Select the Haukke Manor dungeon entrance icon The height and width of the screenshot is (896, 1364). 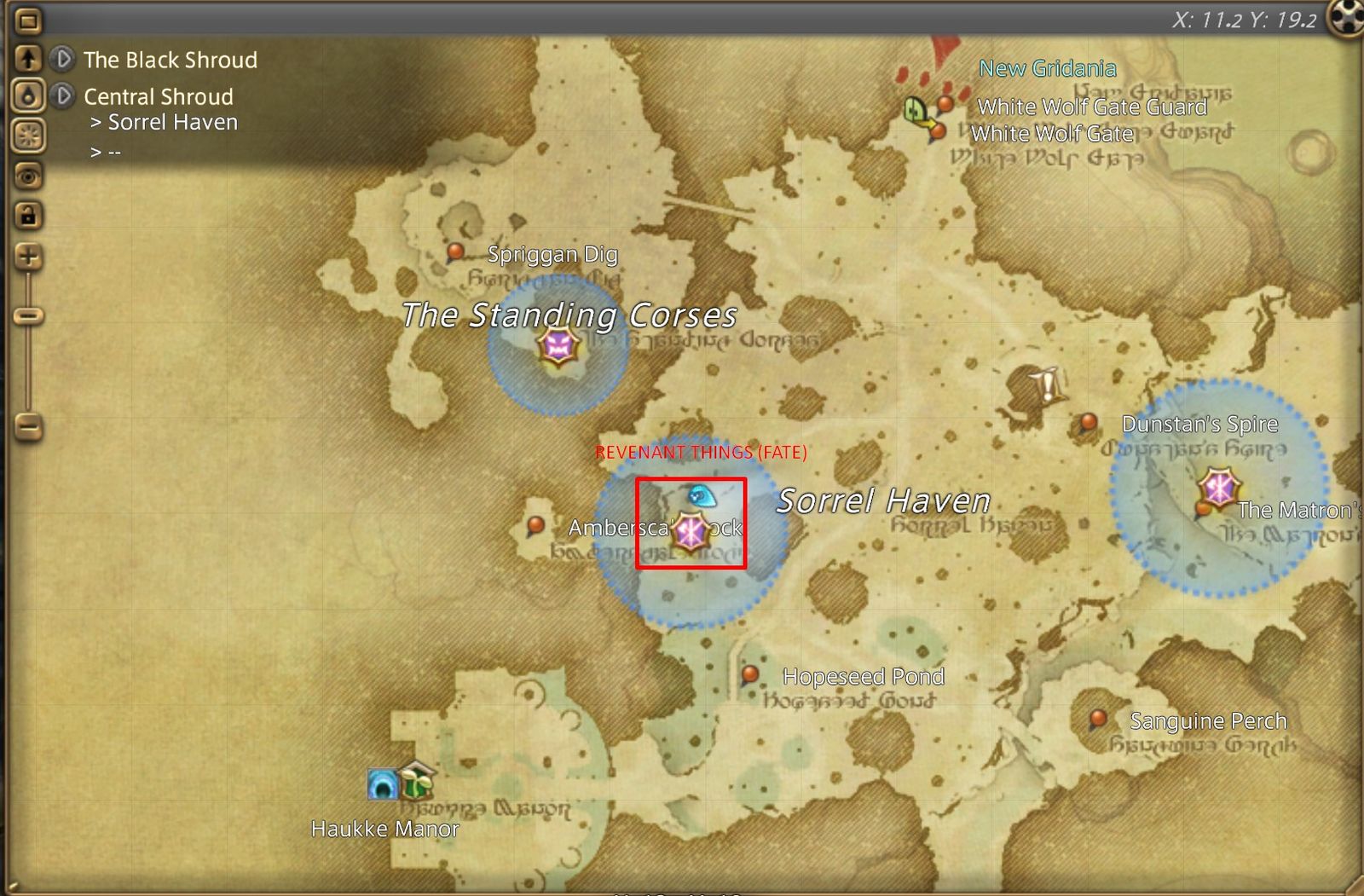(x=382, y=783)
